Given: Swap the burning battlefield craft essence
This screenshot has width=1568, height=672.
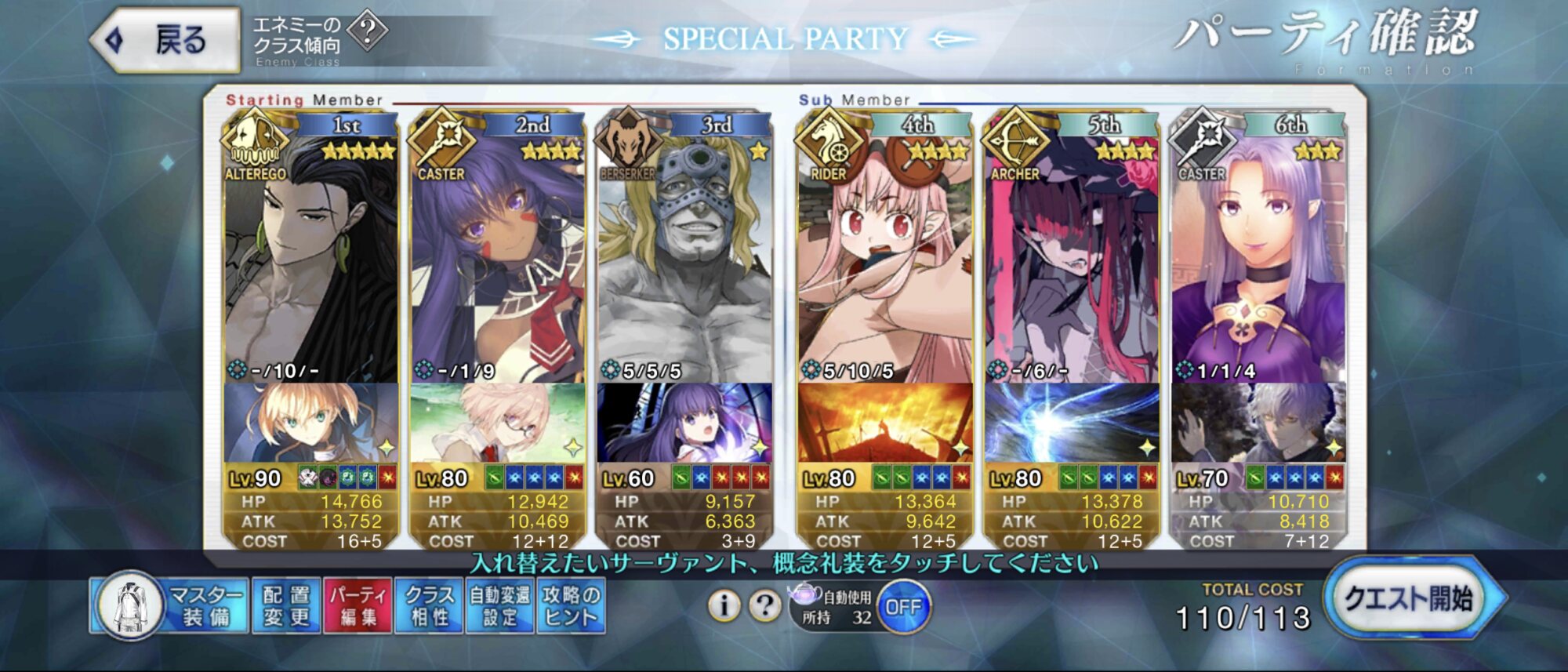Looking at the screenshot, I should 884,423.
